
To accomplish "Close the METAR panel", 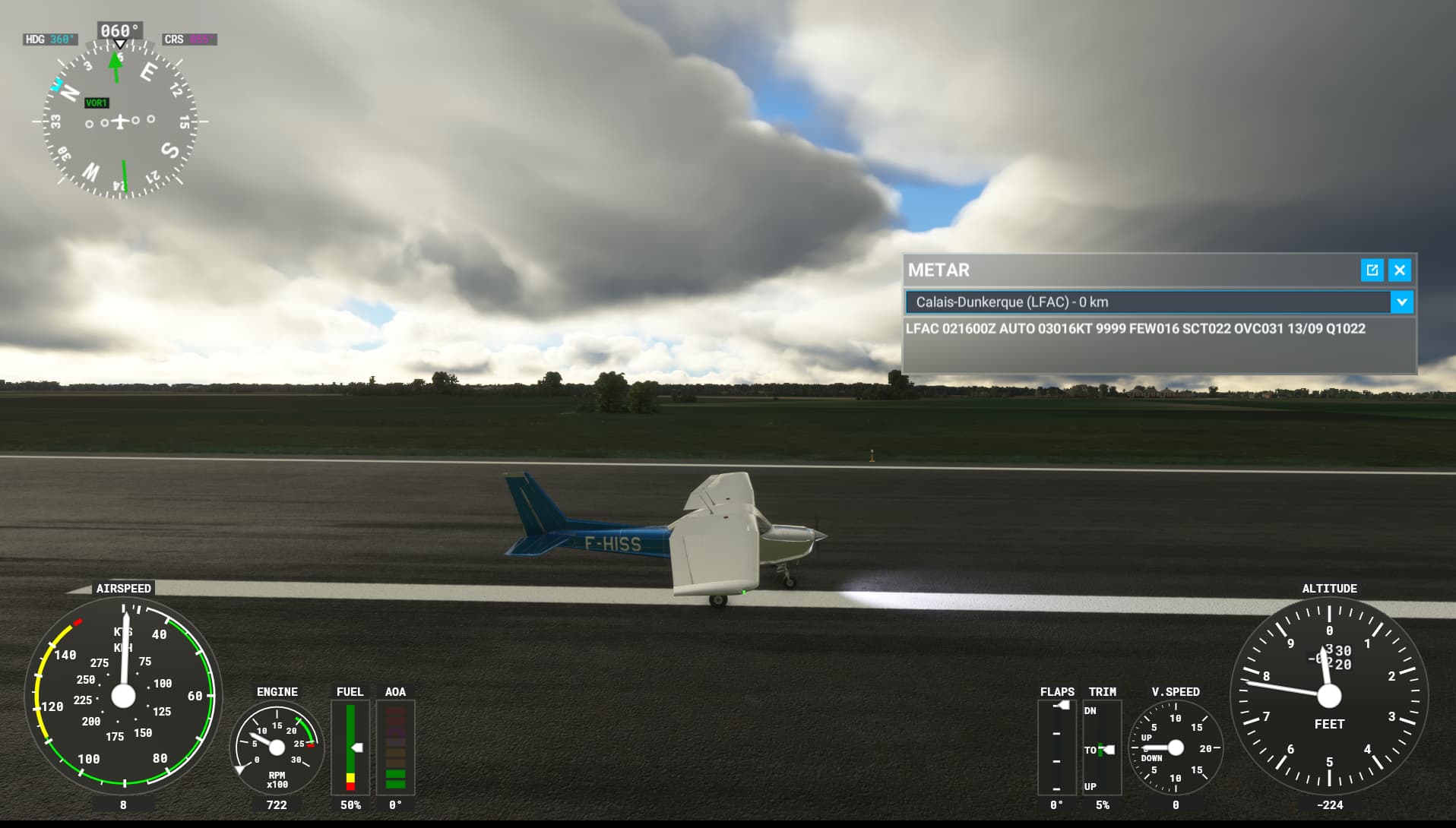I will click(x=1401, y=270).
